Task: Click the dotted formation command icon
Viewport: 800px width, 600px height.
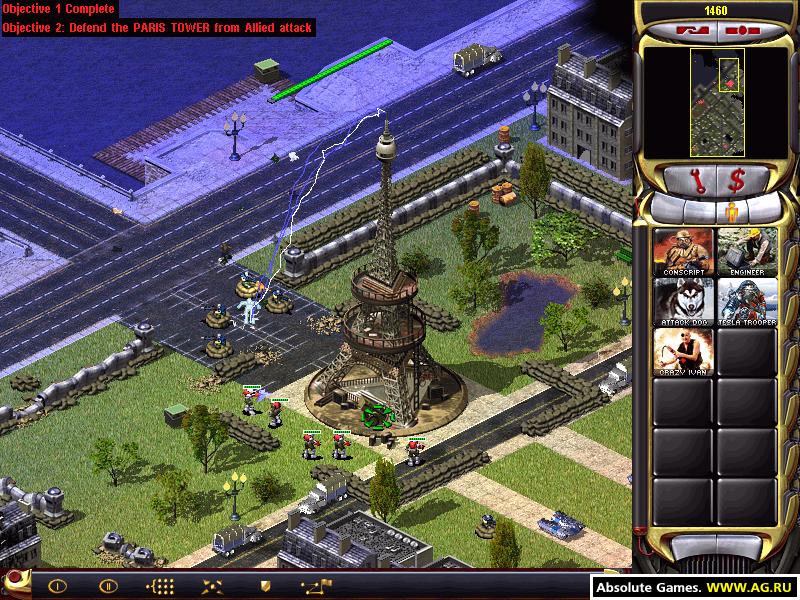Action: pyautogui.click(x=160, y=586)
